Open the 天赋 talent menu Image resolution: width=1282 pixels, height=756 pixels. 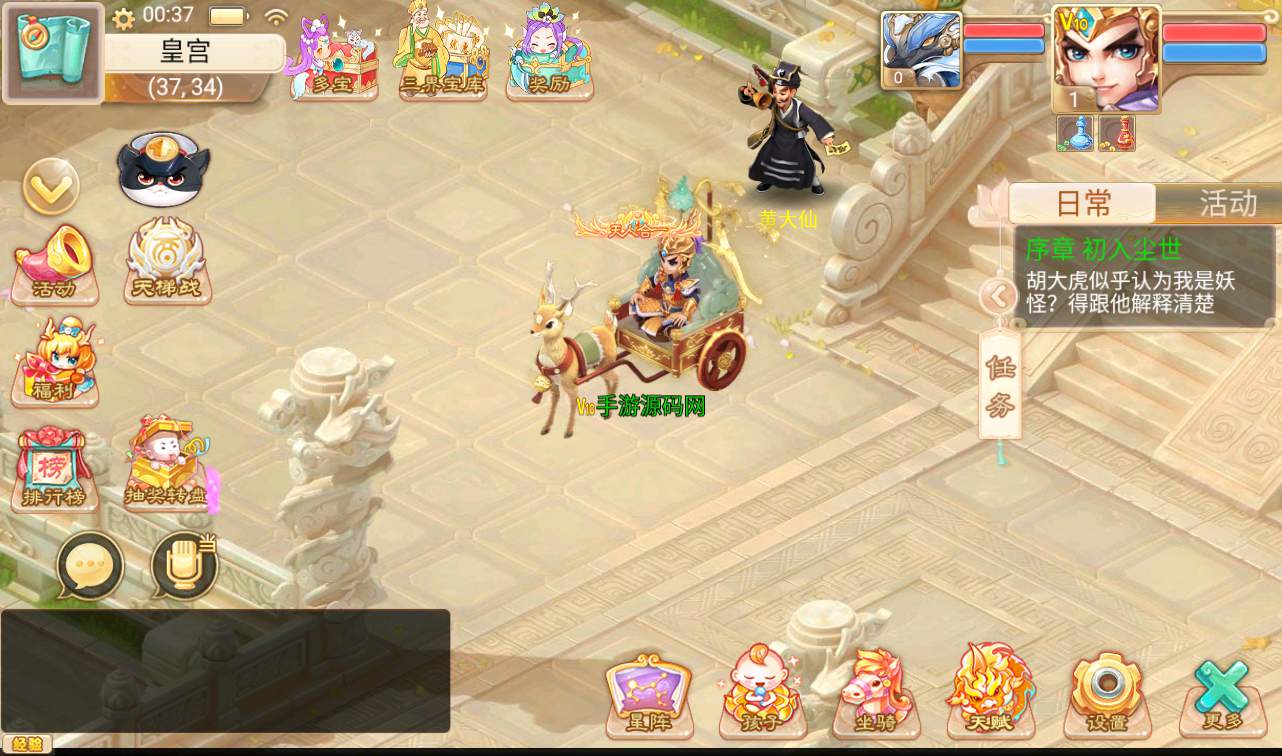click(x=990, y=692)
